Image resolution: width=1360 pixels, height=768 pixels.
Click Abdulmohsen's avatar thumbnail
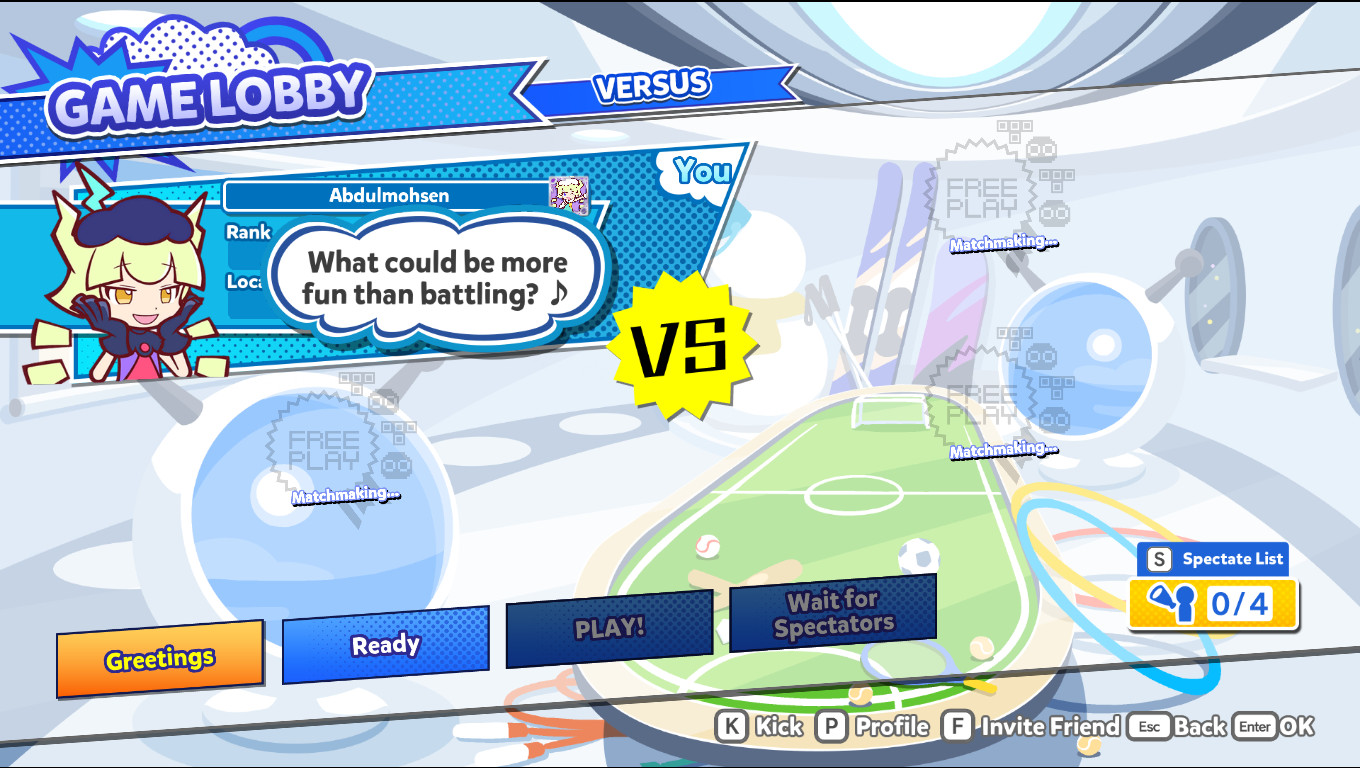coord(569,195)
